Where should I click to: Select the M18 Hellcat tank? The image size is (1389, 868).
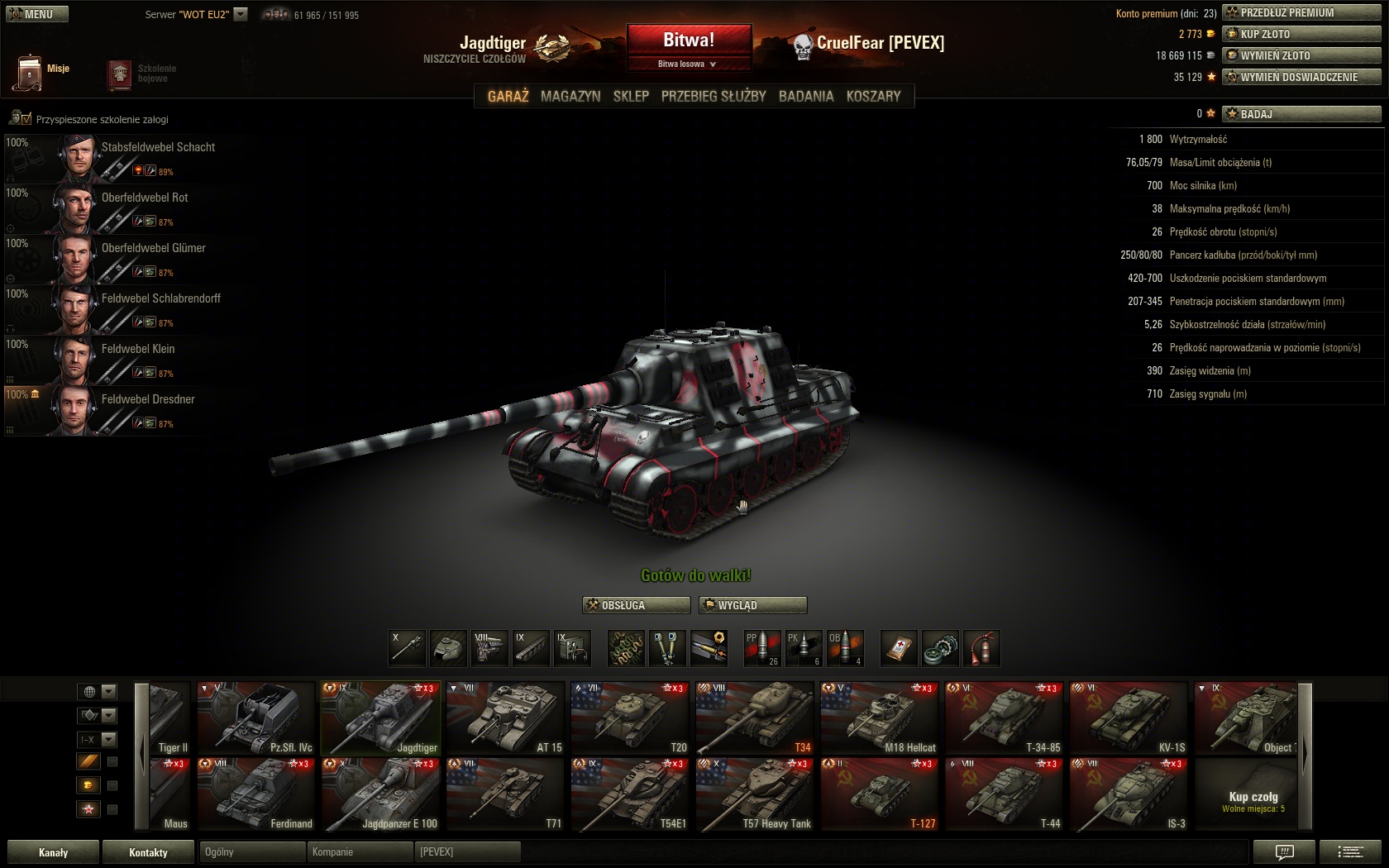pos(879,718)
